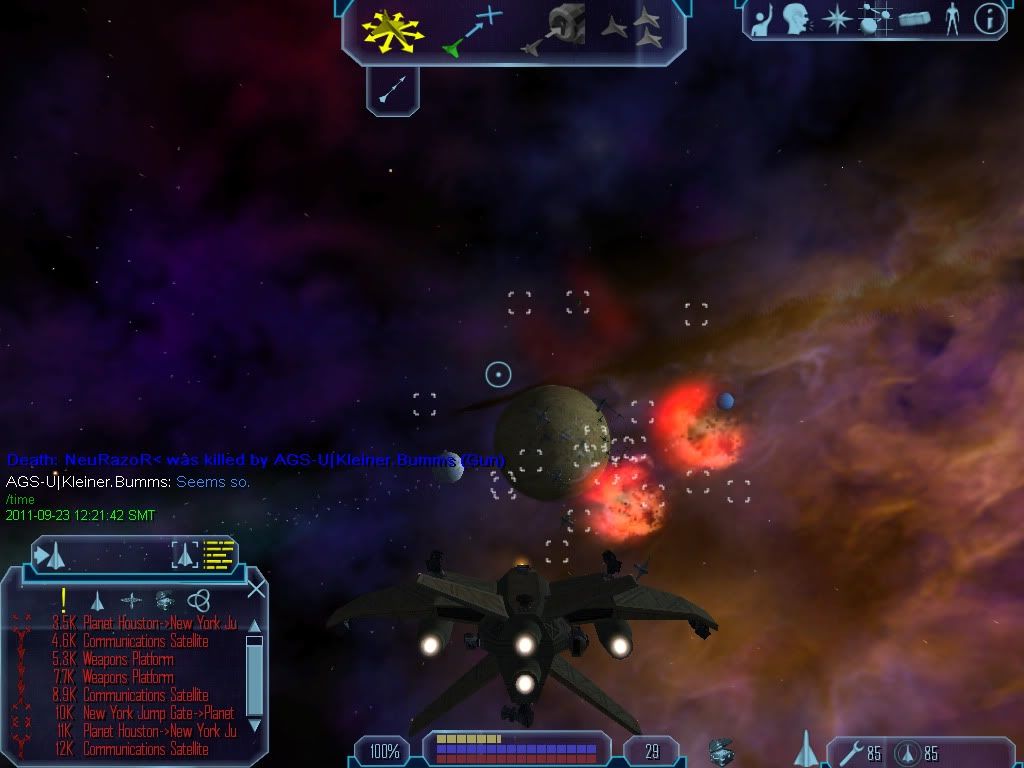Screen dimensions: 1024x768
Task: Filter contacts by the exclamation mark icon
Action: coord(64,600)
